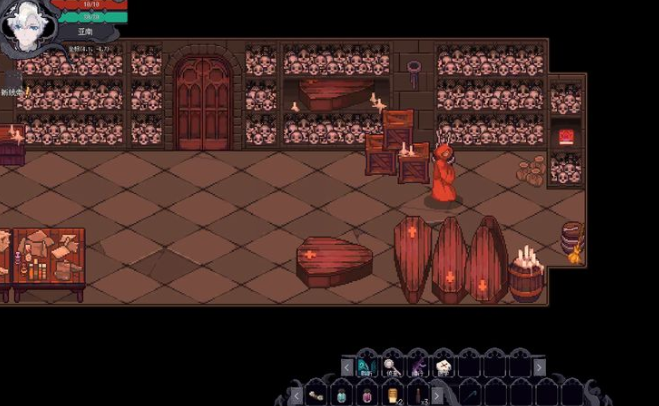Click the right arrow of lower hotbar

coord(437,396)
